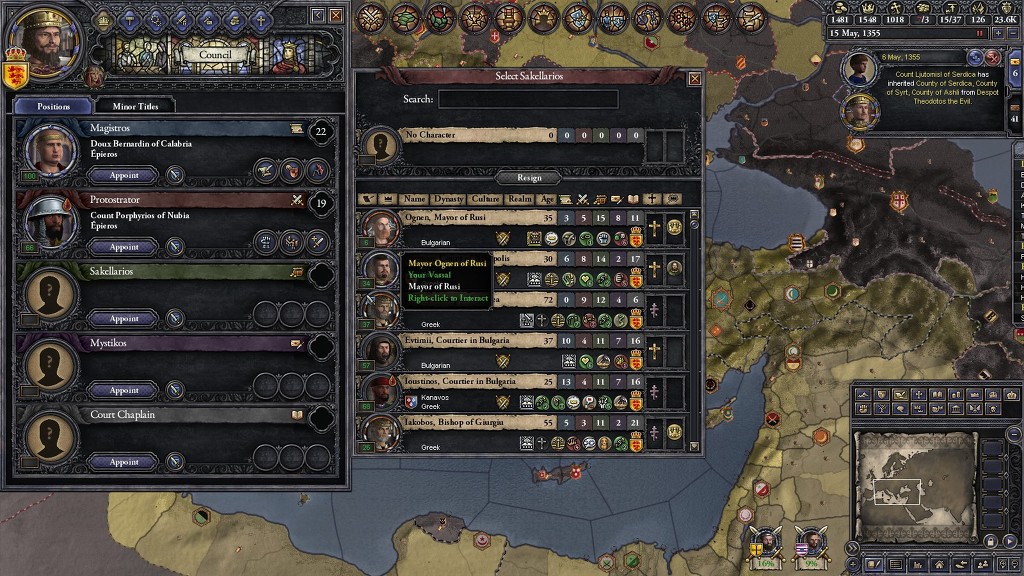
Task: Click the Search field in Select Sakellarios
Action: click(528, 99)
